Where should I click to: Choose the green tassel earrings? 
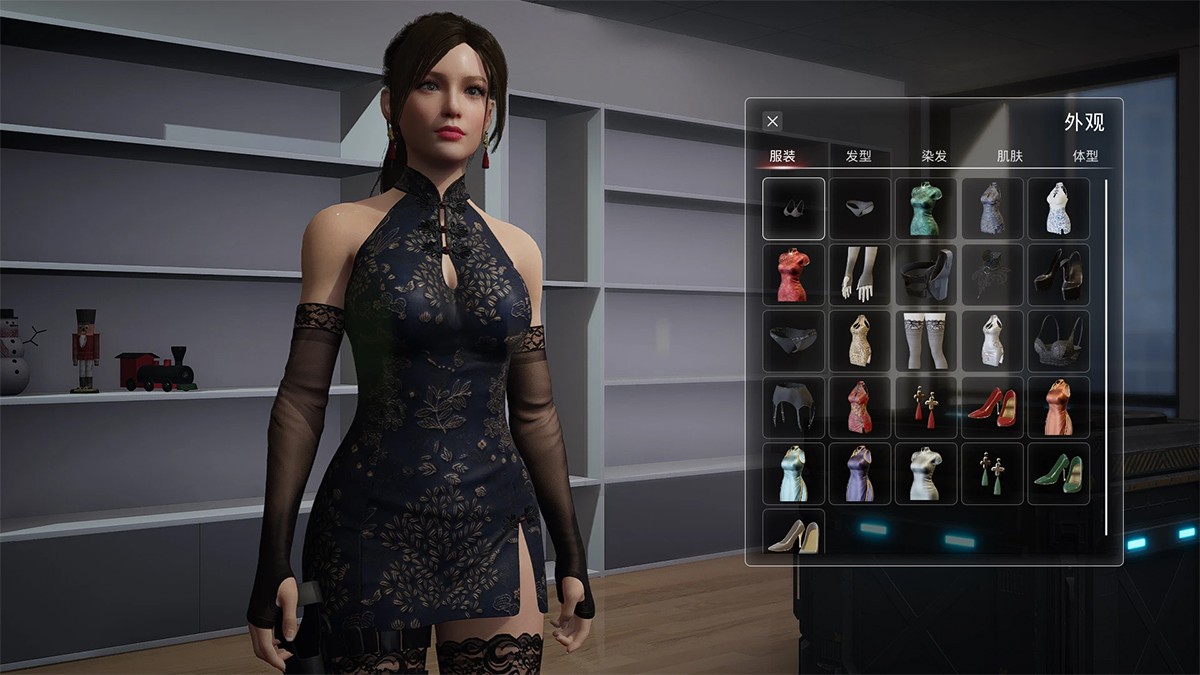point(992,473)
